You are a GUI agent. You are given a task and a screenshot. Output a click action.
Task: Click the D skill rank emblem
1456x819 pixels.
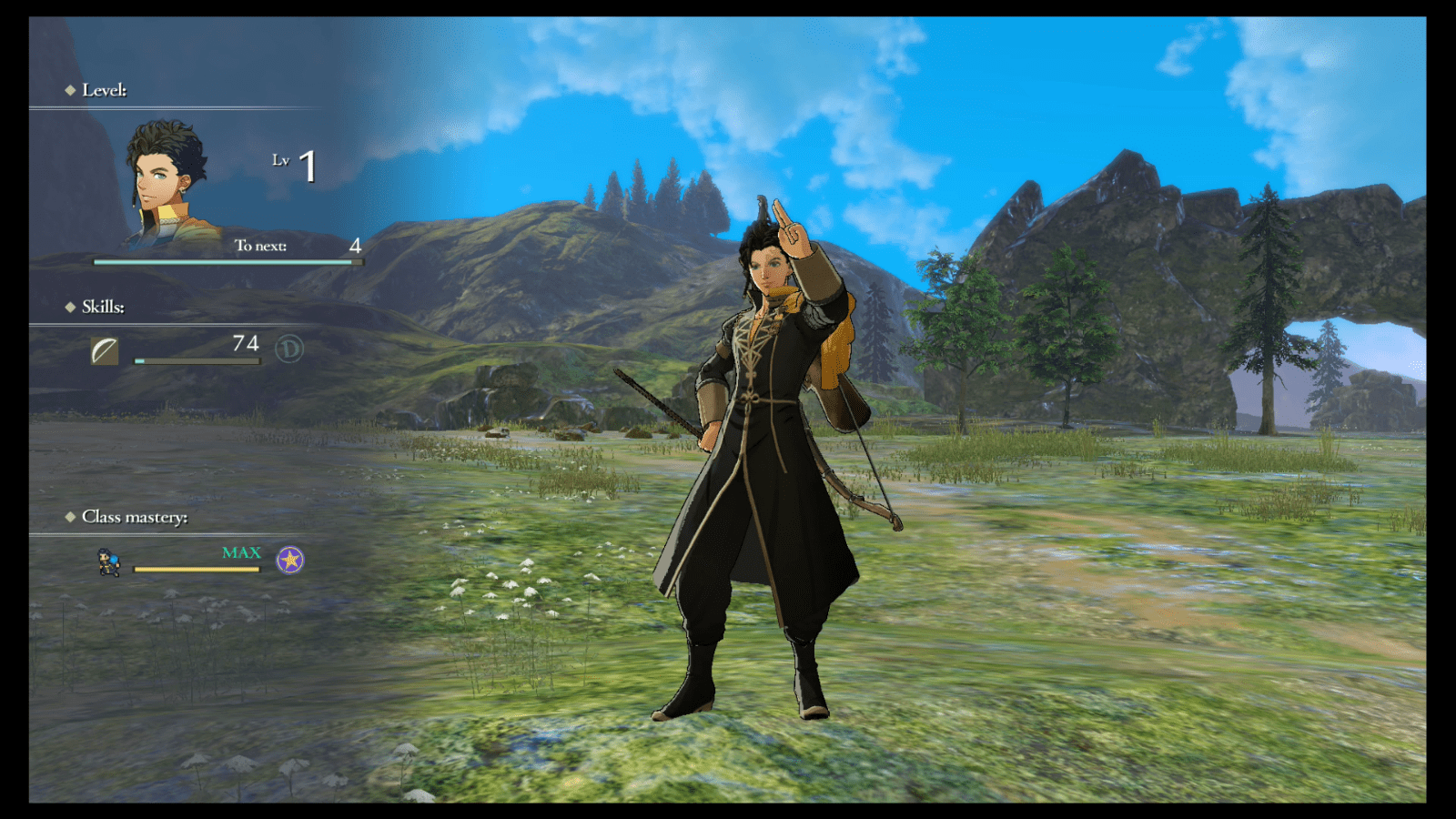pos(288,348)
